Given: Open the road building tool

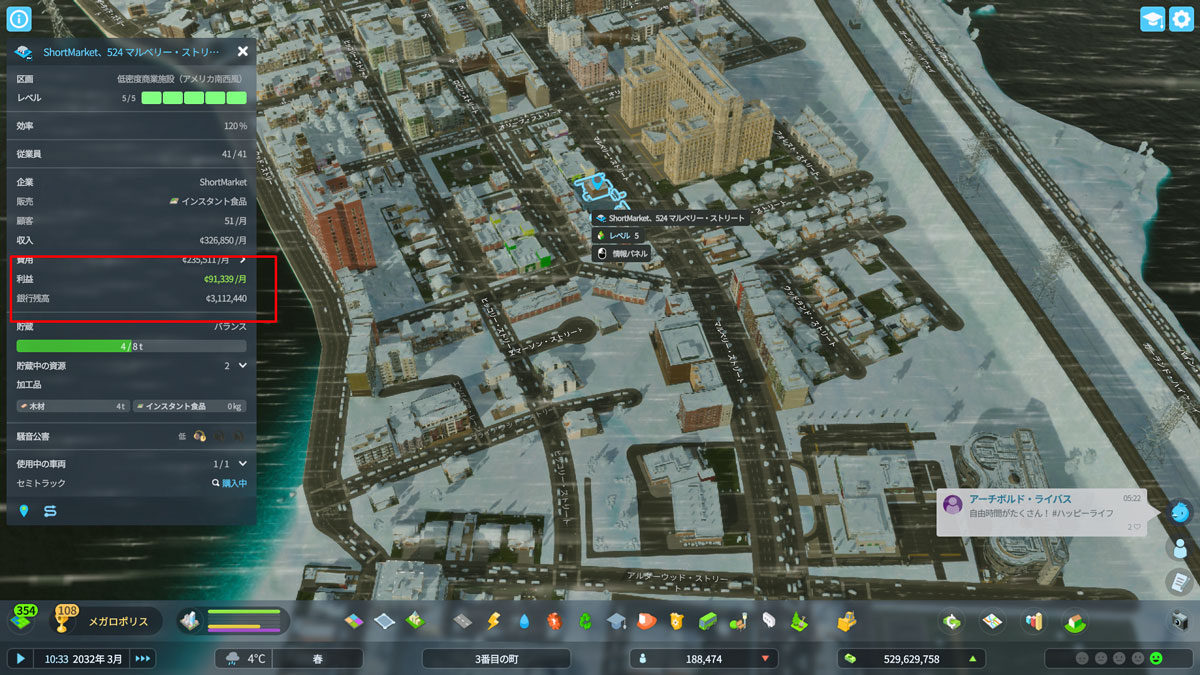Looking at the screenshot, I should (x=462, y=621).
